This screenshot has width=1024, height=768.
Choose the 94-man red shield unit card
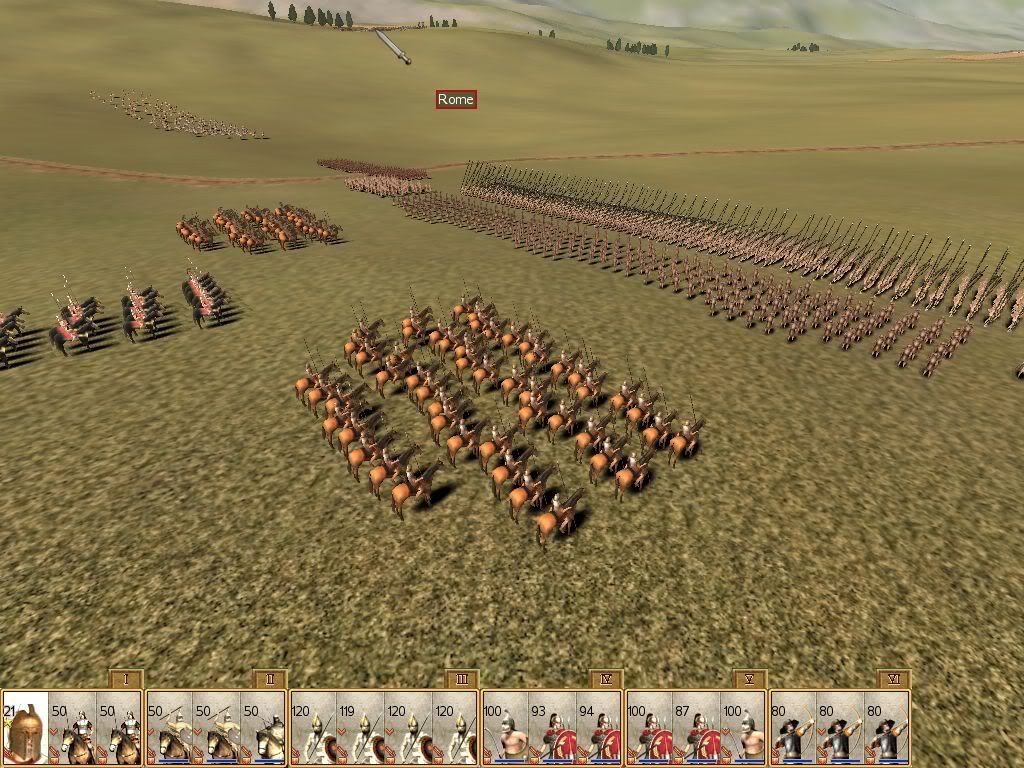coord(601,727)
